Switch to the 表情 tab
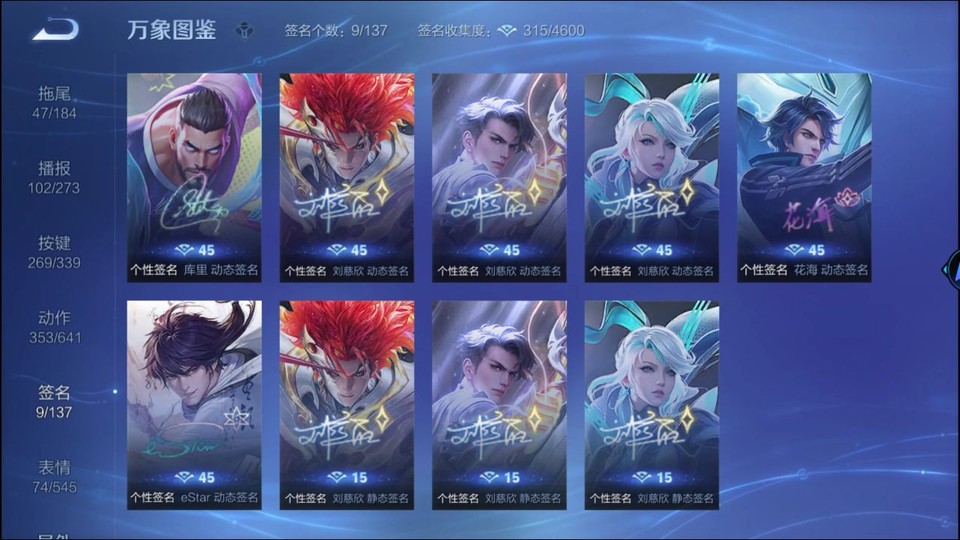 (55, 477)
